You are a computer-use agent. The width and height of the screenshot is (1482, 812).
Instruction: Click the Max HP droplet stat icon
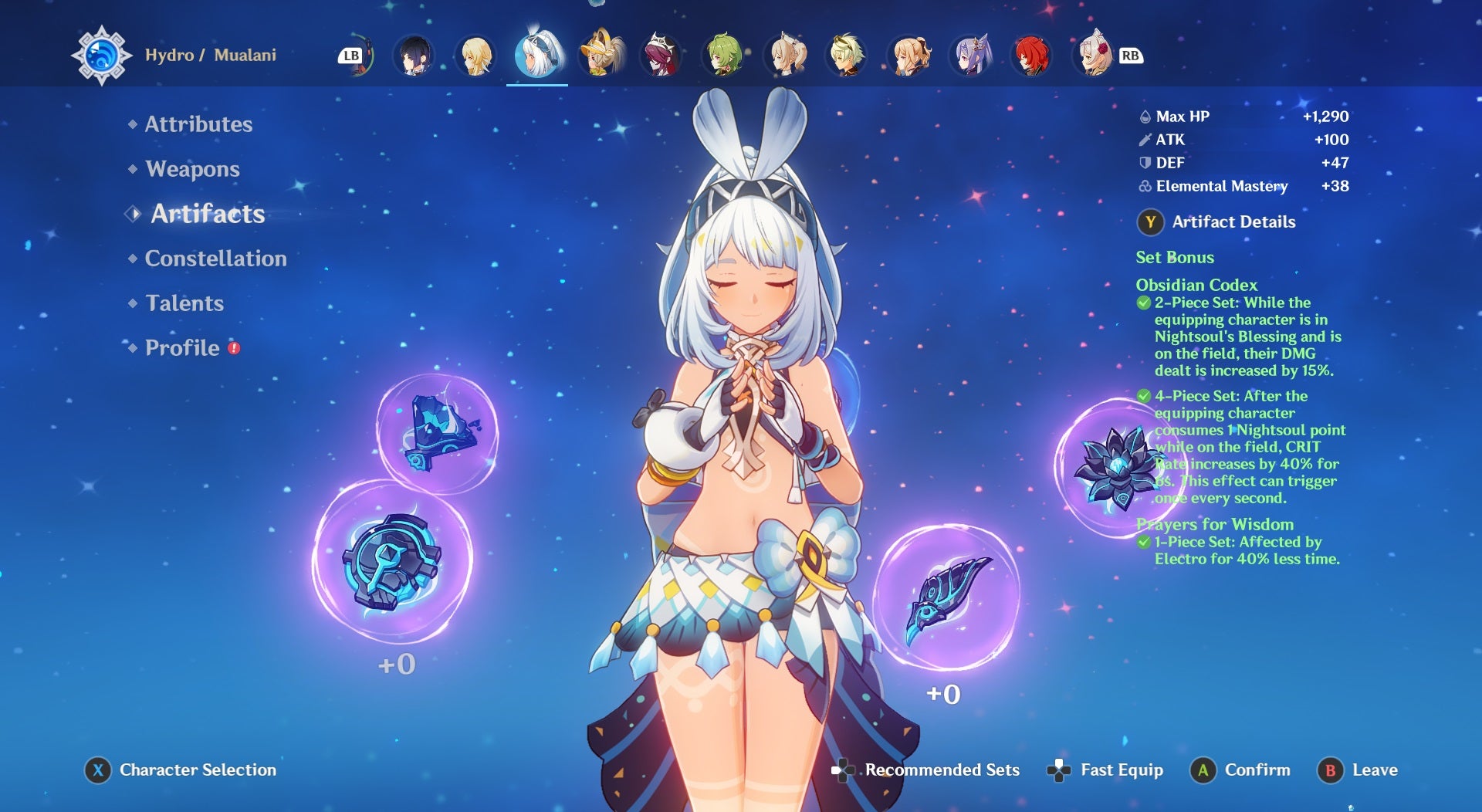(x=1145, y=117)
